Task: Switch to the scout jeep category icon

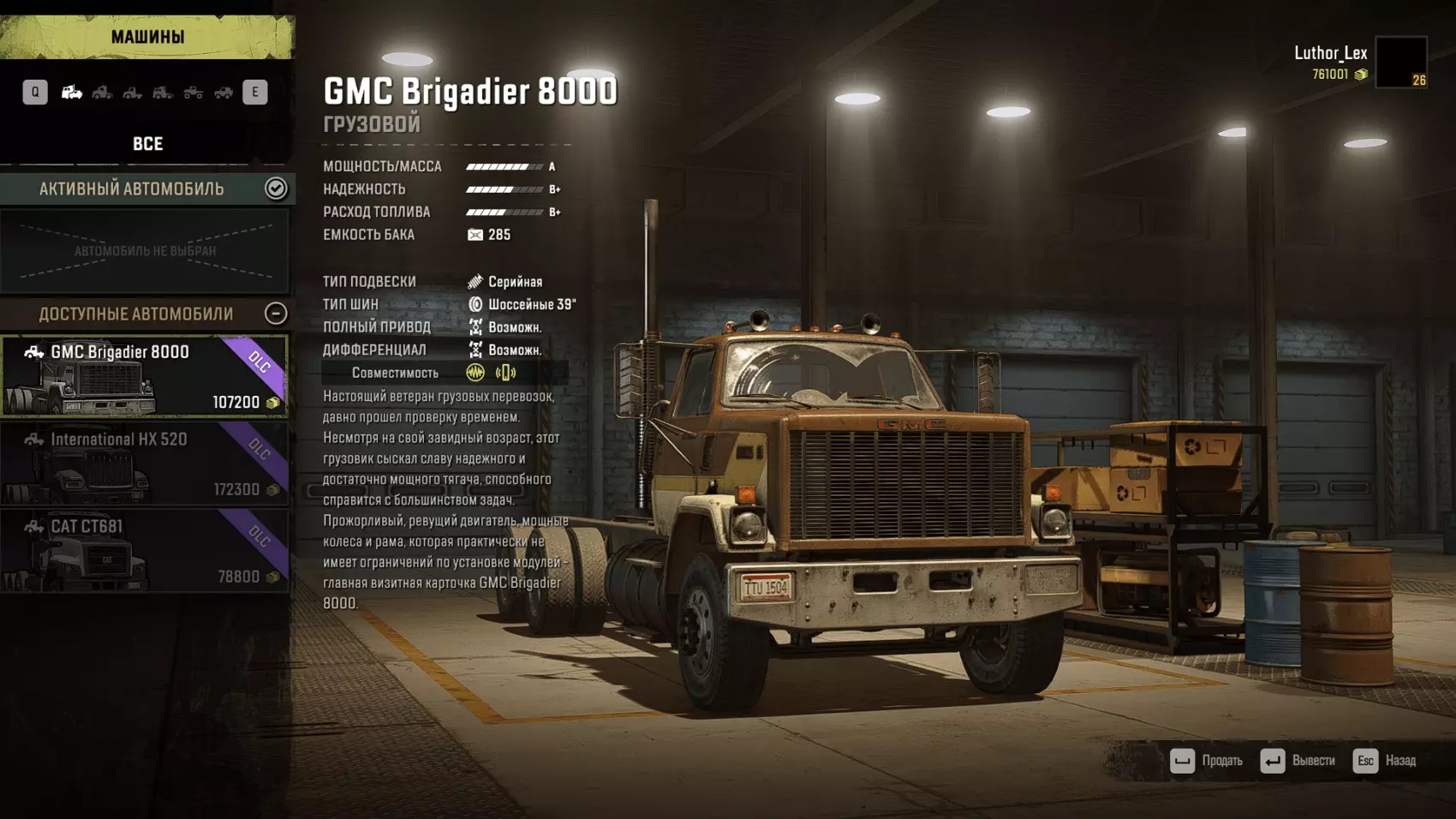Action: 224,93
